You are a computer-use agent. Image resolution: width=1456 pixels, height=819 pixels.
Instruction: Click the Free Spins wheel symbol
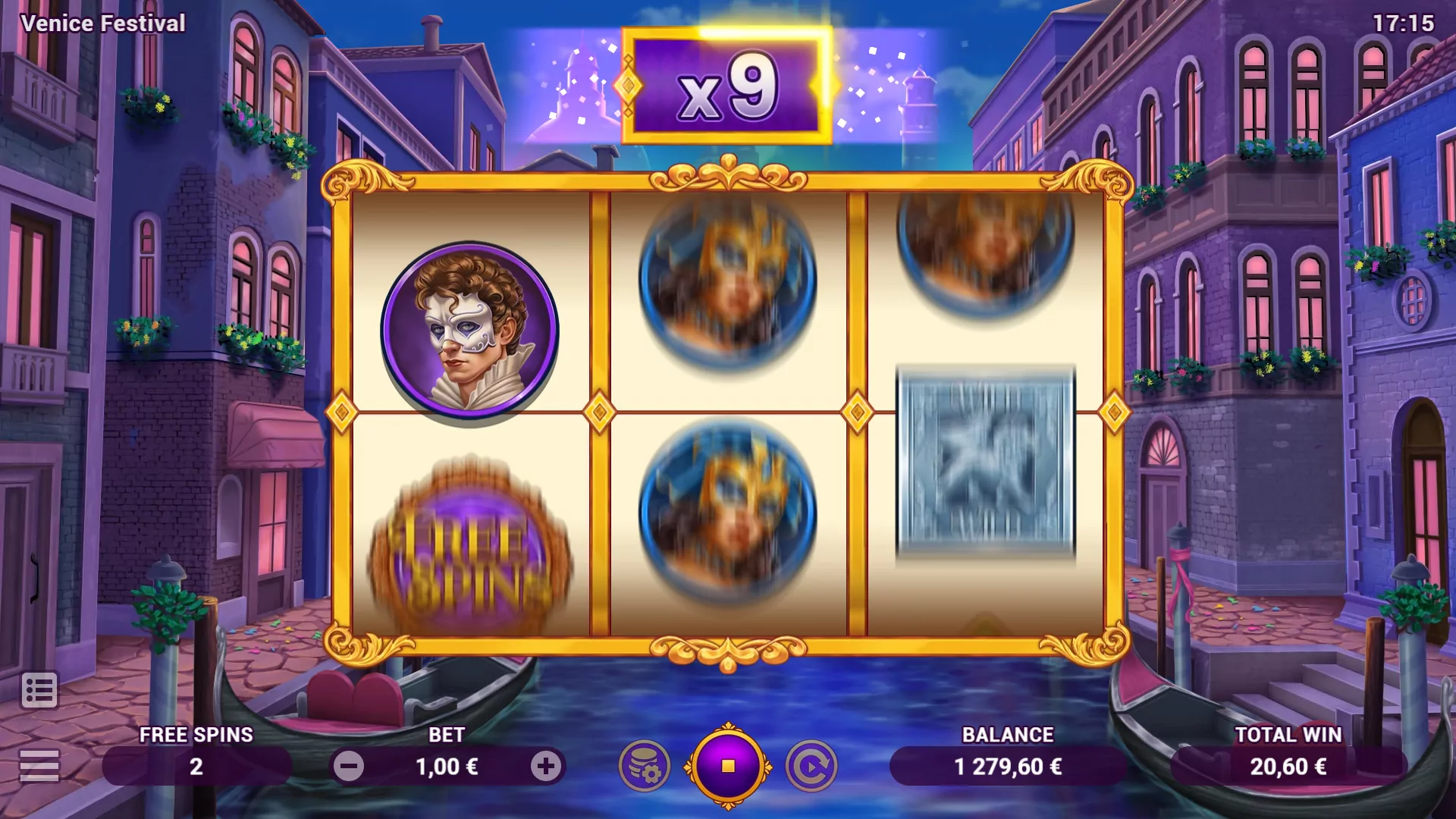(470, 546)
